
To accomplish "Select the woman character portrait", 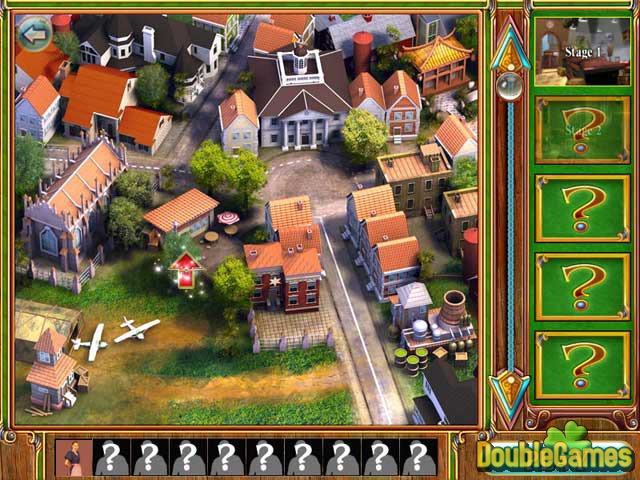I will click(x=74, y=457).
